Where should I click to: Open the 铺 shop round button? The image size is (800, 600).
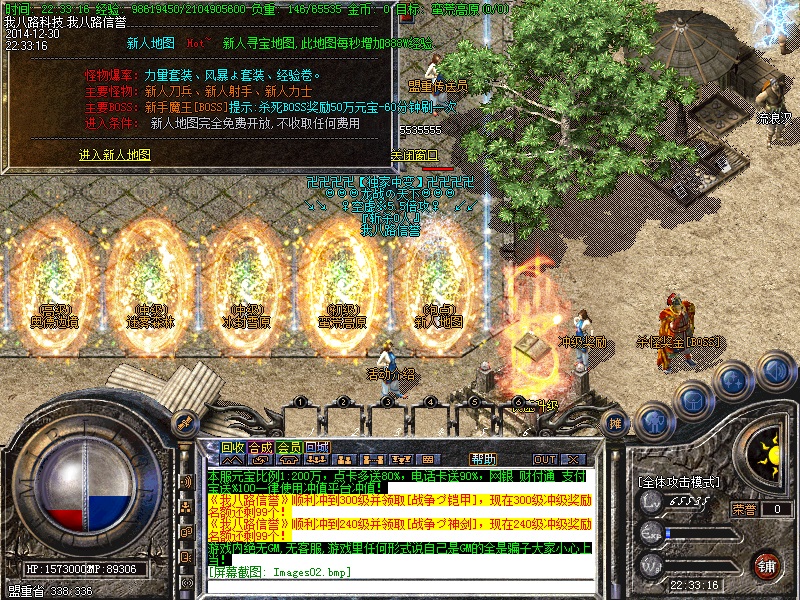[x=767, y=565]
